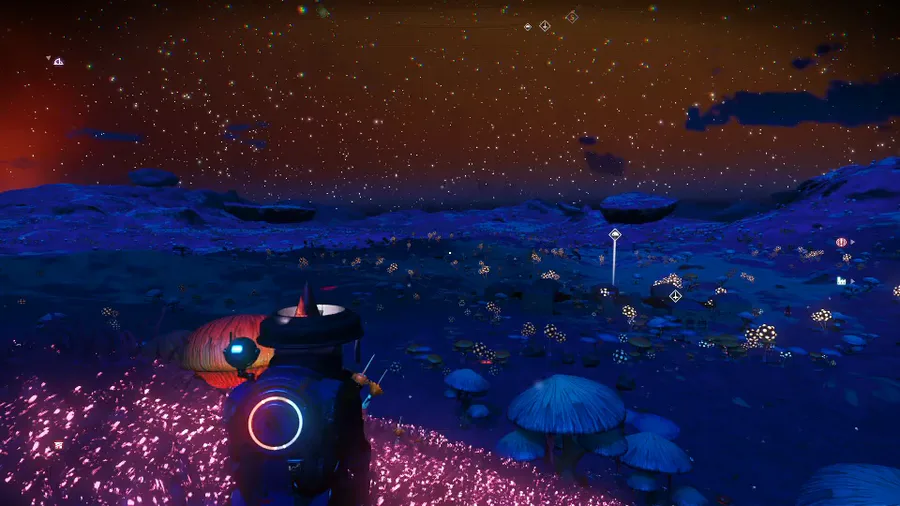The image size is (900, 506).
Task: Click the red striped circular waypoint marker
Action: [841, 242]
